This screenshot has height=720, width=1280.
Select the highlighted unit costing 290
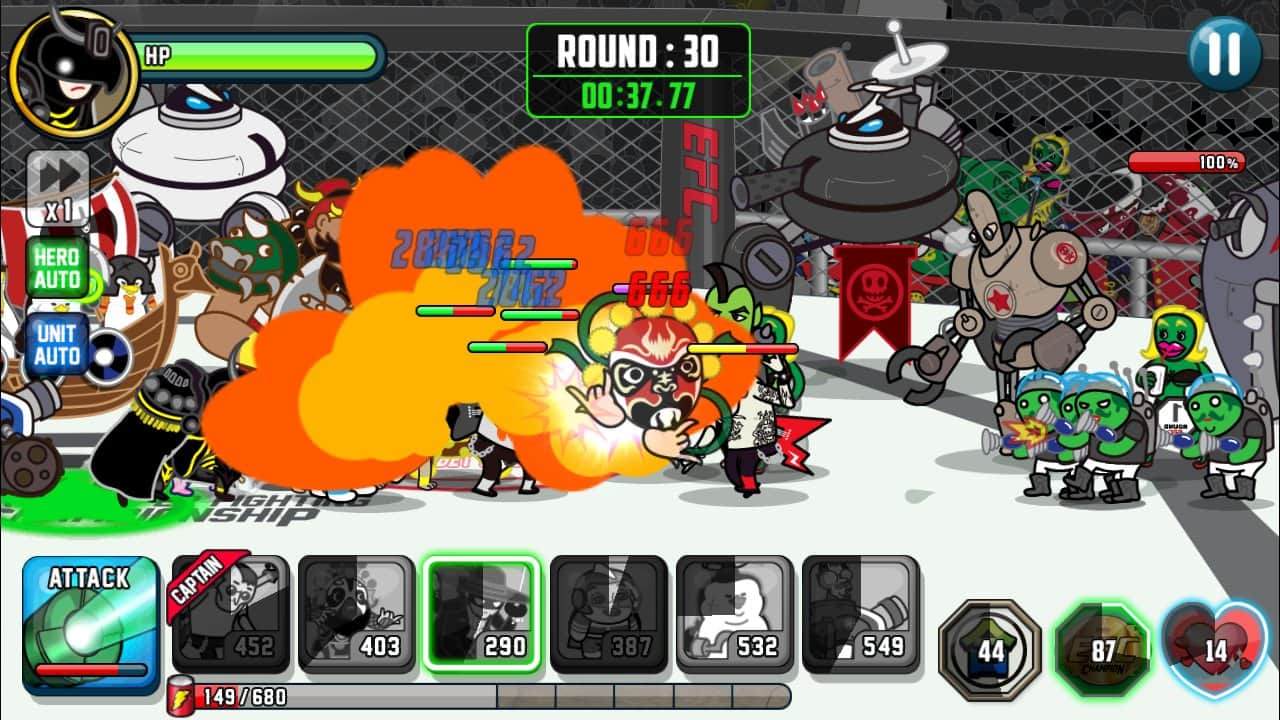click(x=482, y=613)
